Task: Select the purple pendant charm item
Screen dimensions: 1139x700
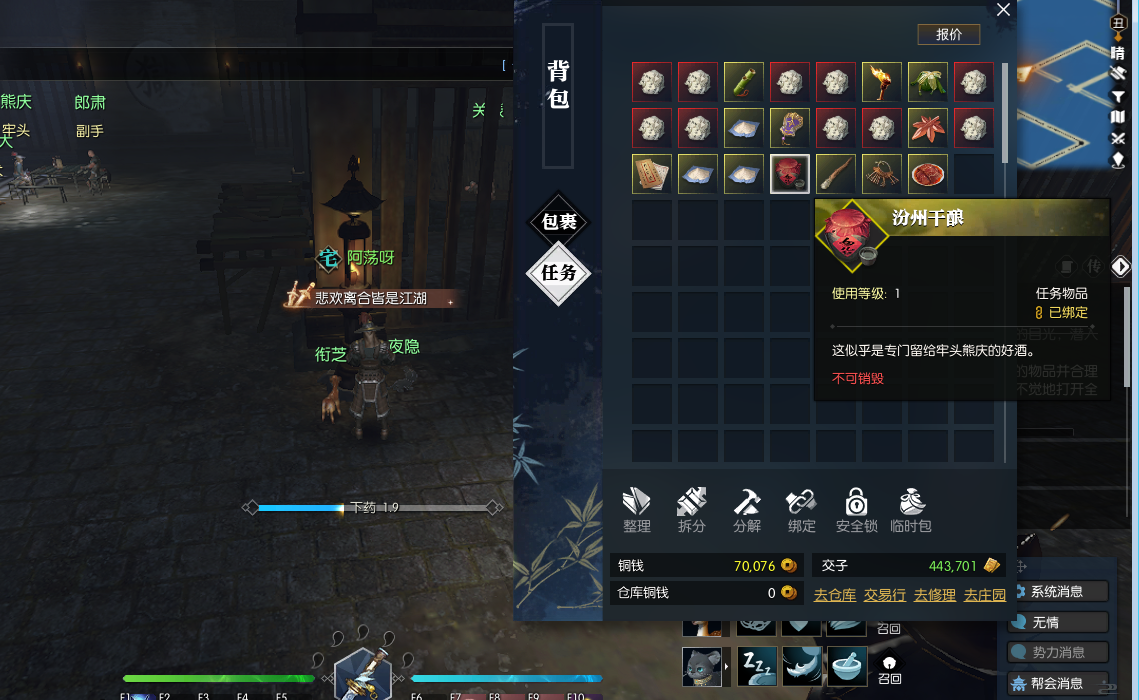Action: tap(790, 128)
